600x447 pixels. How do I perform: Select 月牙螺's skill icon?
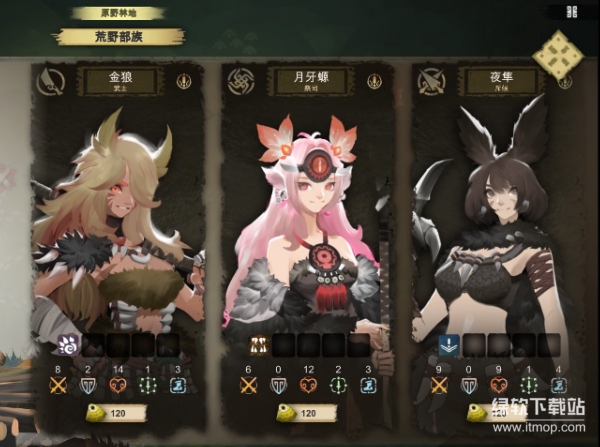[x=257, y=347]
